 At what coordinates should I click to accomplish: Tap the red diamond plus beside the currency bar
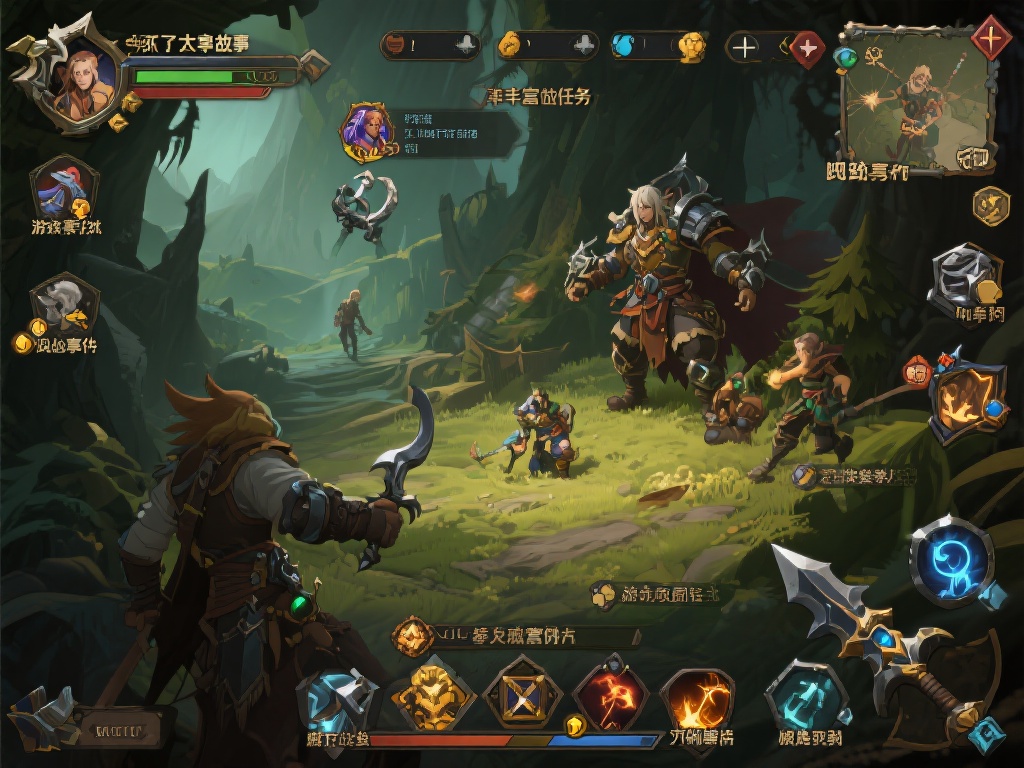[806, 48]
